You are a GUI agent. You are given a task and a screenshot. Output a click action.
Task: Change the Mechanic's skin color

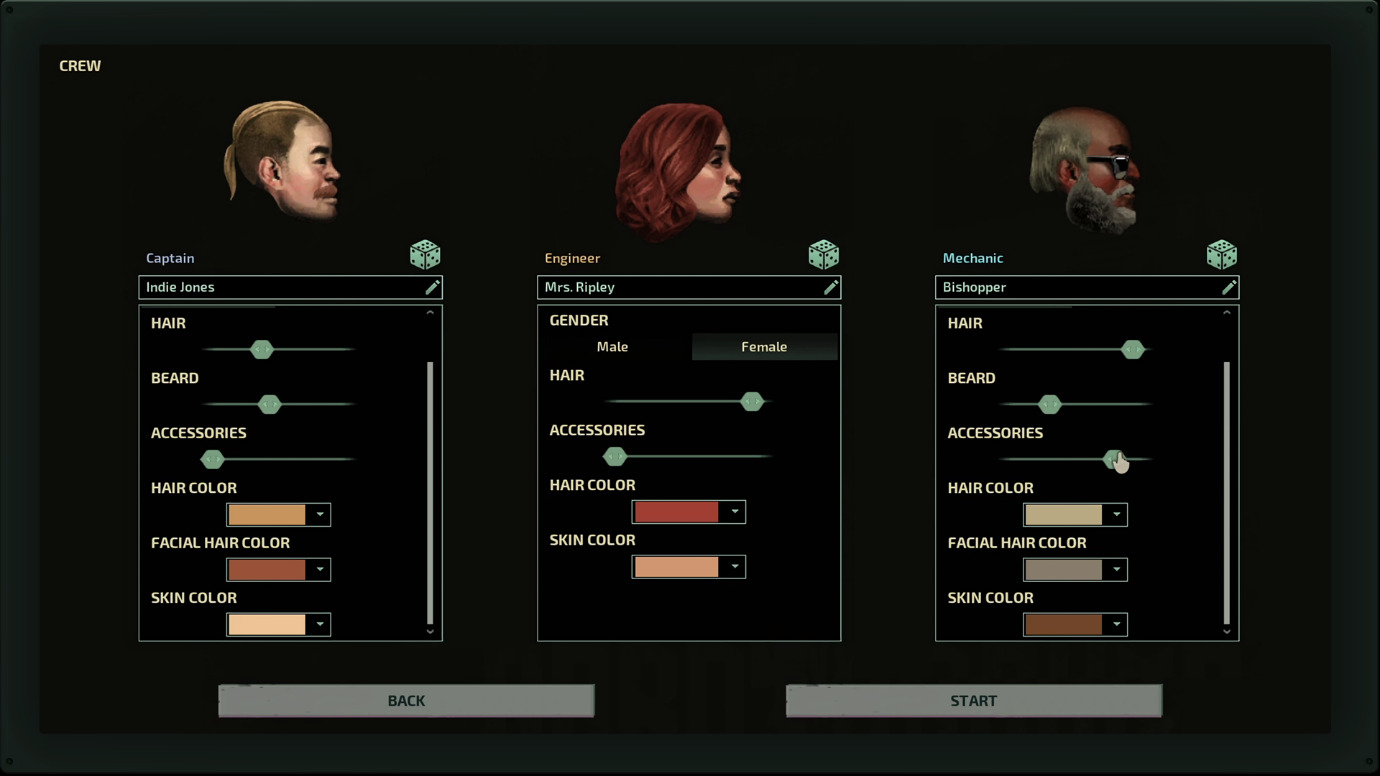coord(1075,625)
